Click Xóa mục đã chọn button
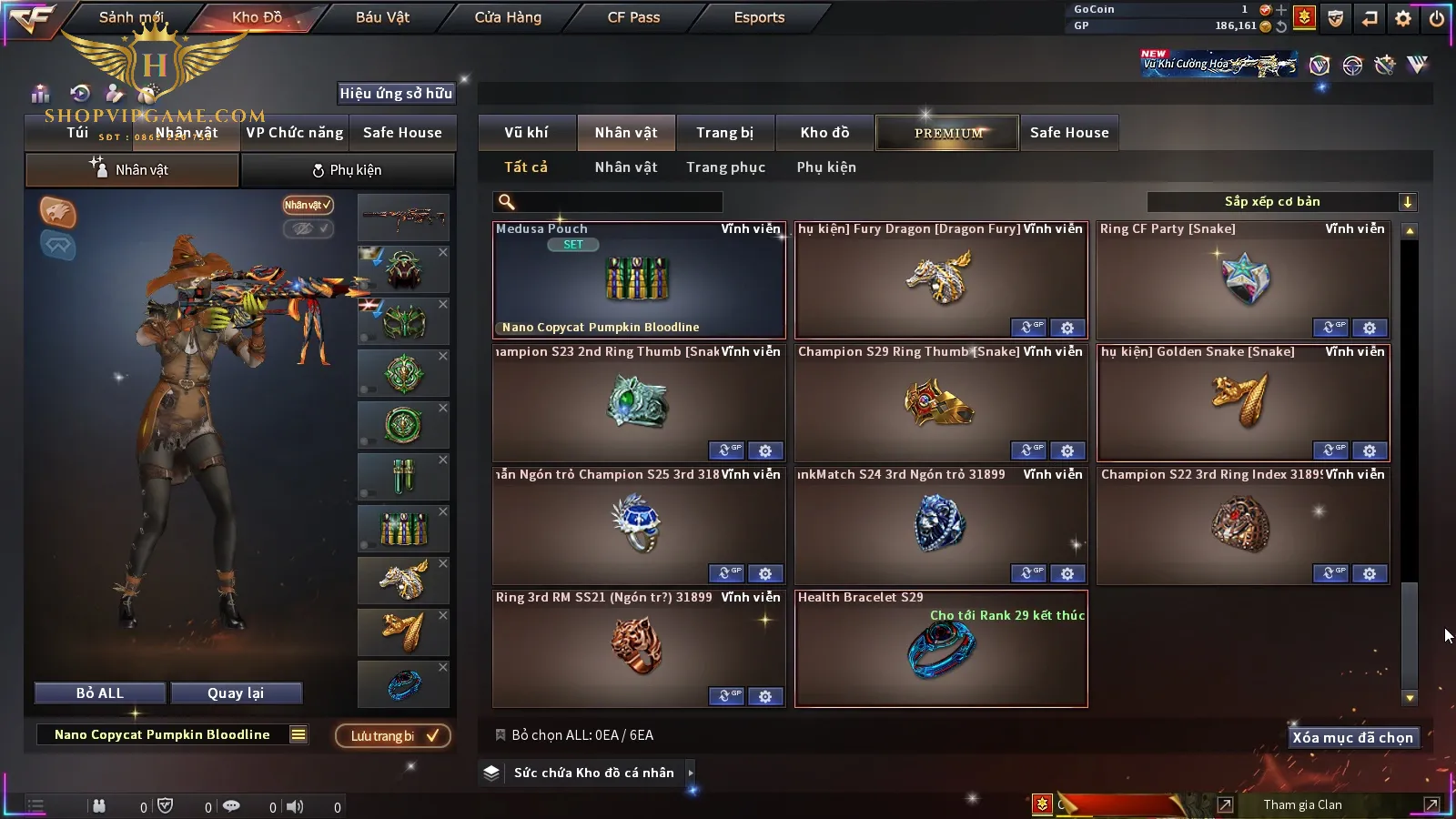 (1352, 738)
